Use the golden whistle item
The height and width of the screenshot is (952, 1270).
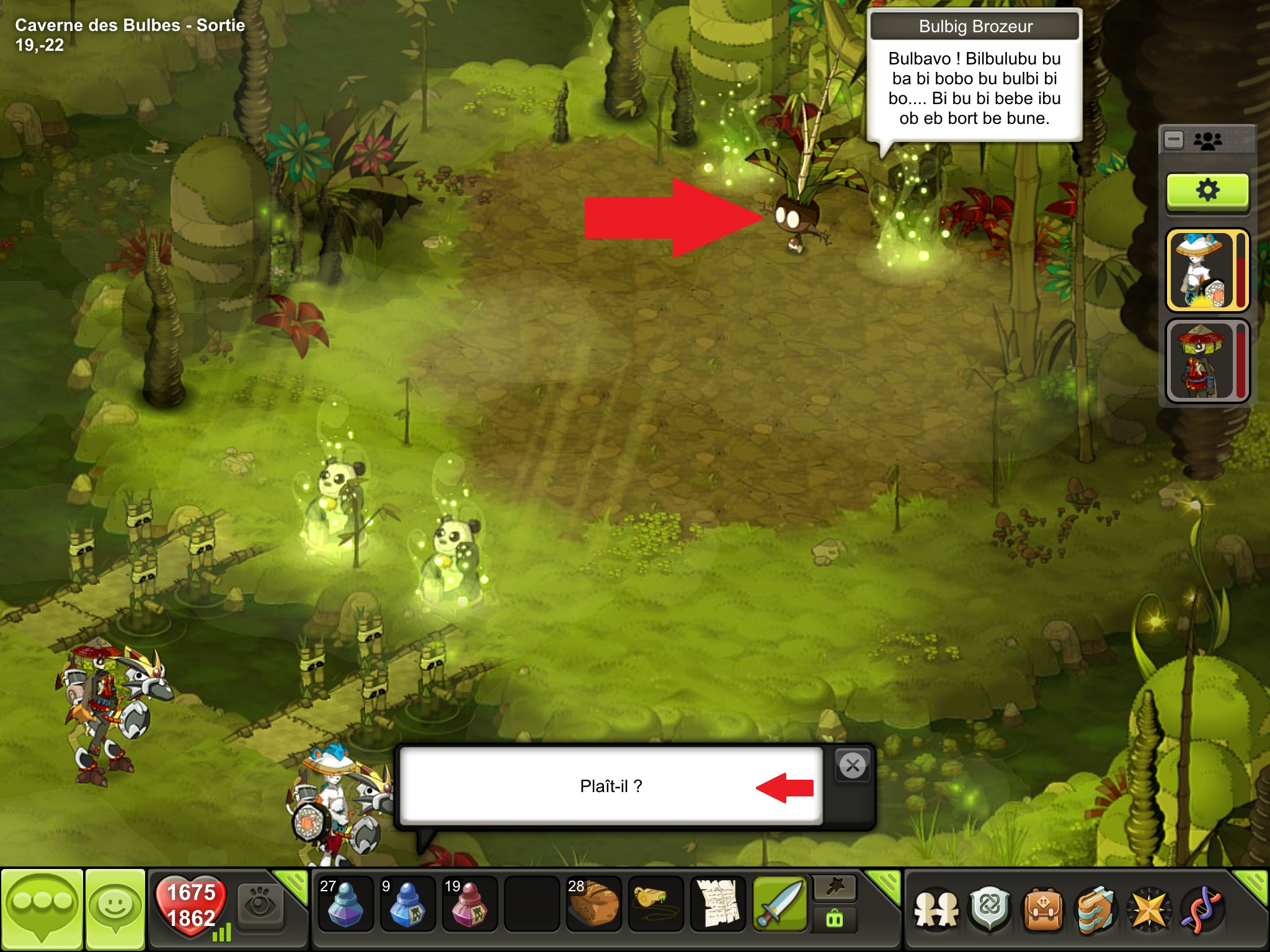tap(655, 905)
